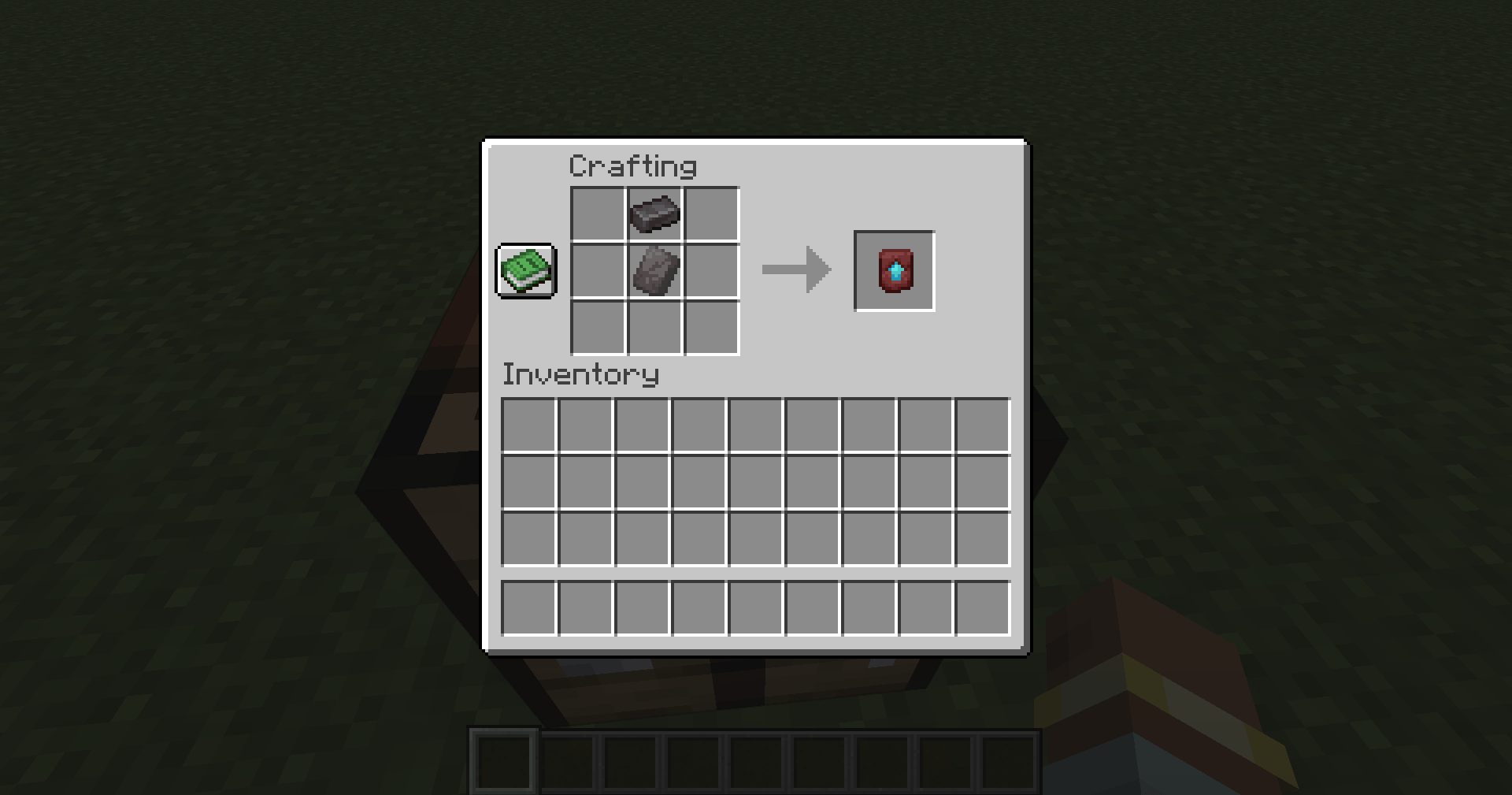Pick up the netherite ingot in the crafting grid
This screenshot has height=795, width=1512.
point(654,213)
